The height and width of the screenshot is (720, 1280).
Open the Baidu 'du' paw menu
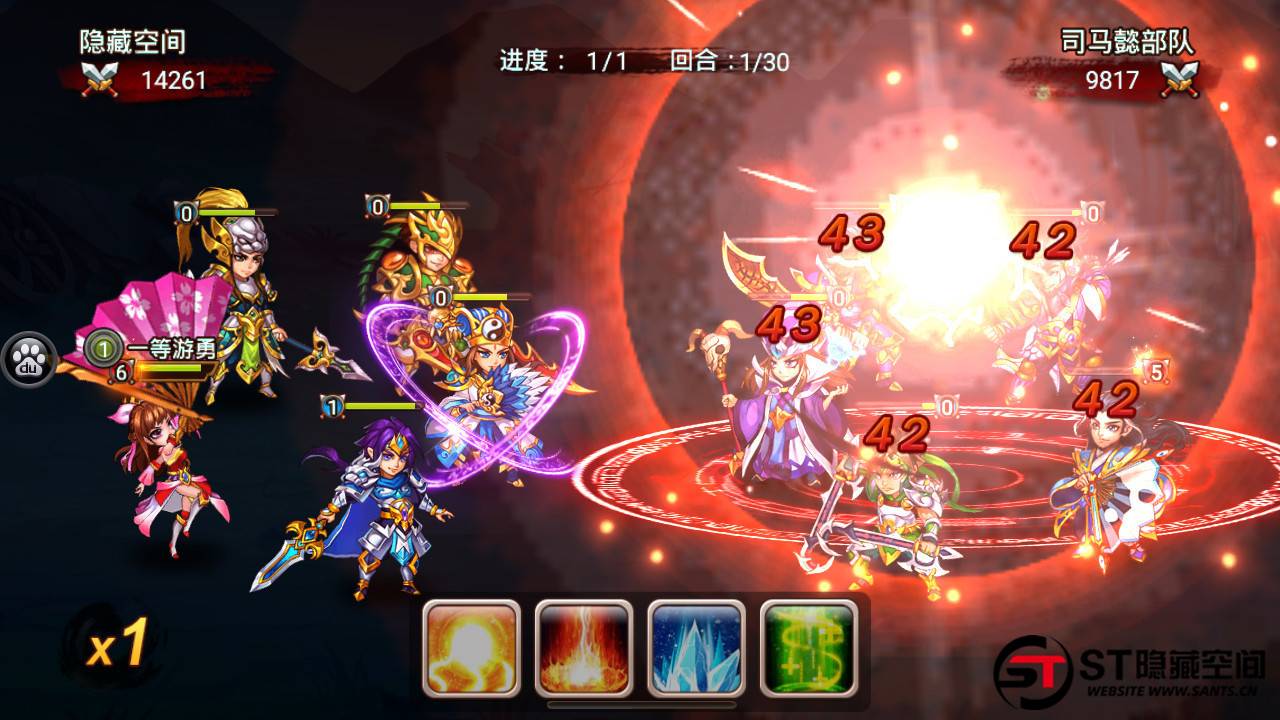(28, 361)
